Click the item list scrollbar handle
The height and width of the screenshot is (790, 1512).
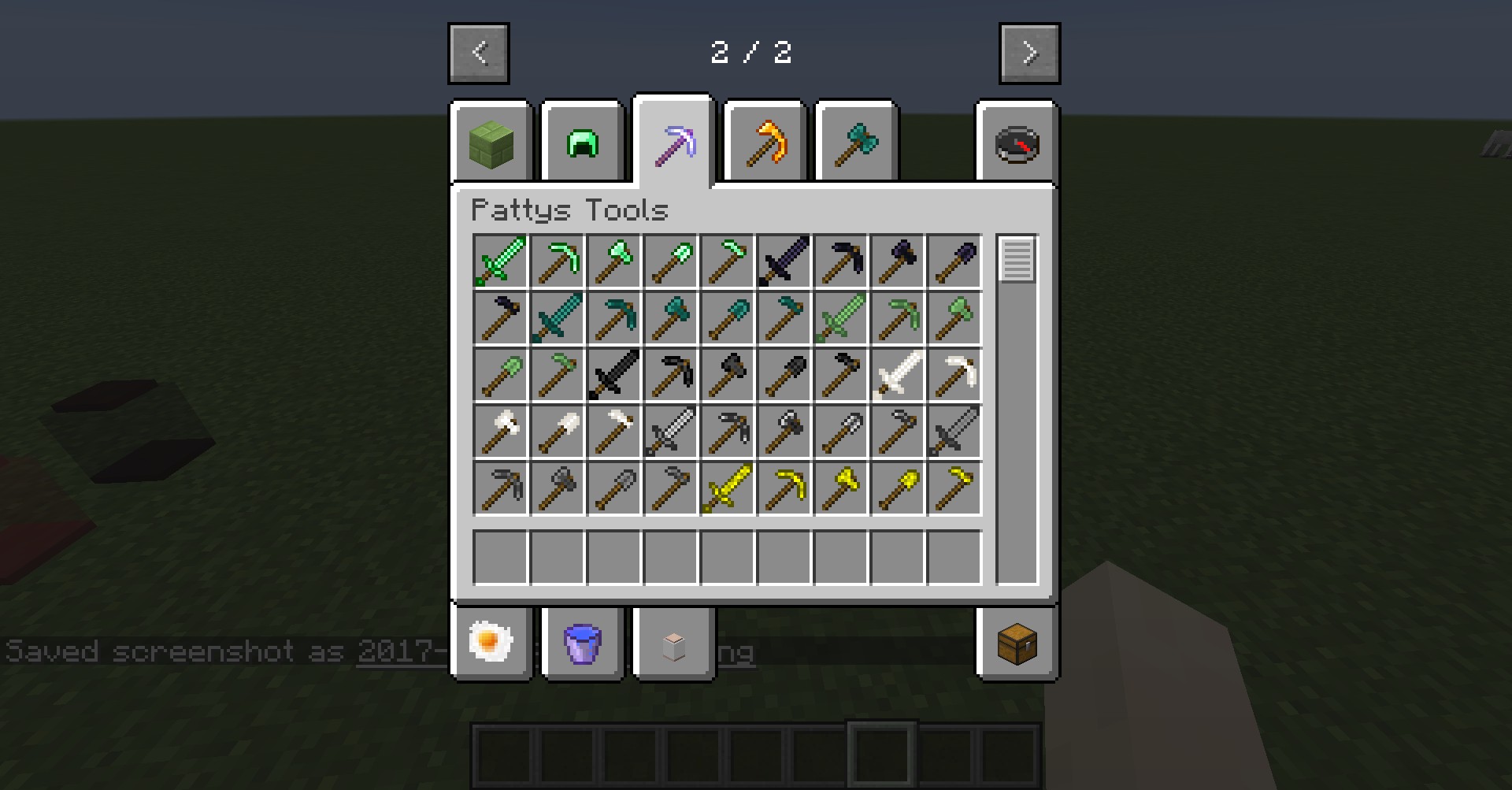click(1017, 259)
